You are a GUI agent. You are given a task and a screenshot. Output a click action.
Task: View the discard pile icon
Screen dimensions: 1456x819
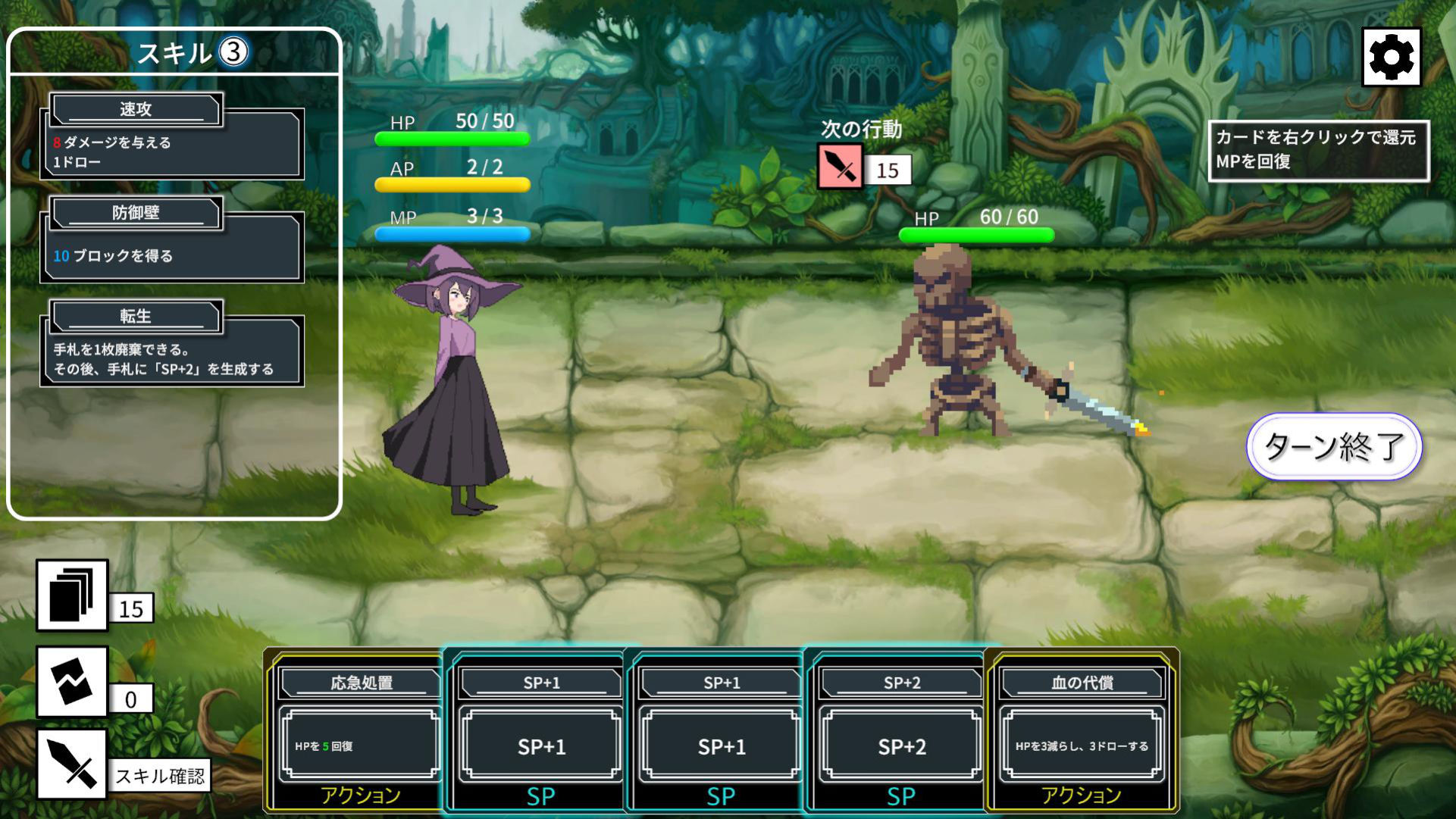point(72,683)
